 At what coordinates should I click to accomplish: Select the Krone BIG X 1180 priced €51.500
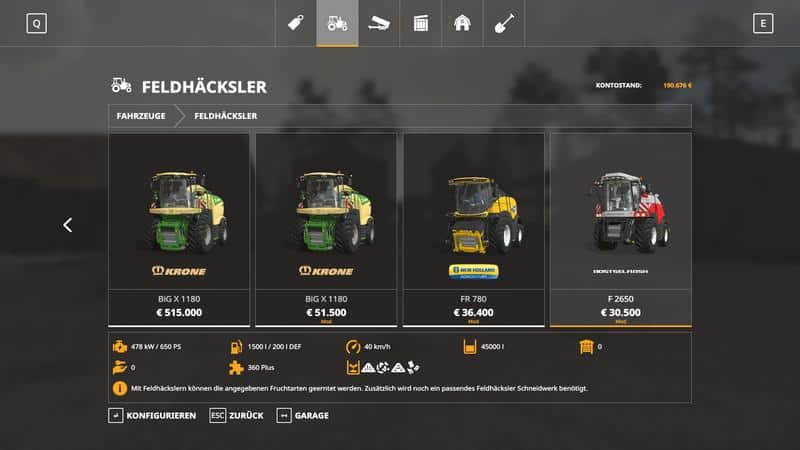coord(325,229)
